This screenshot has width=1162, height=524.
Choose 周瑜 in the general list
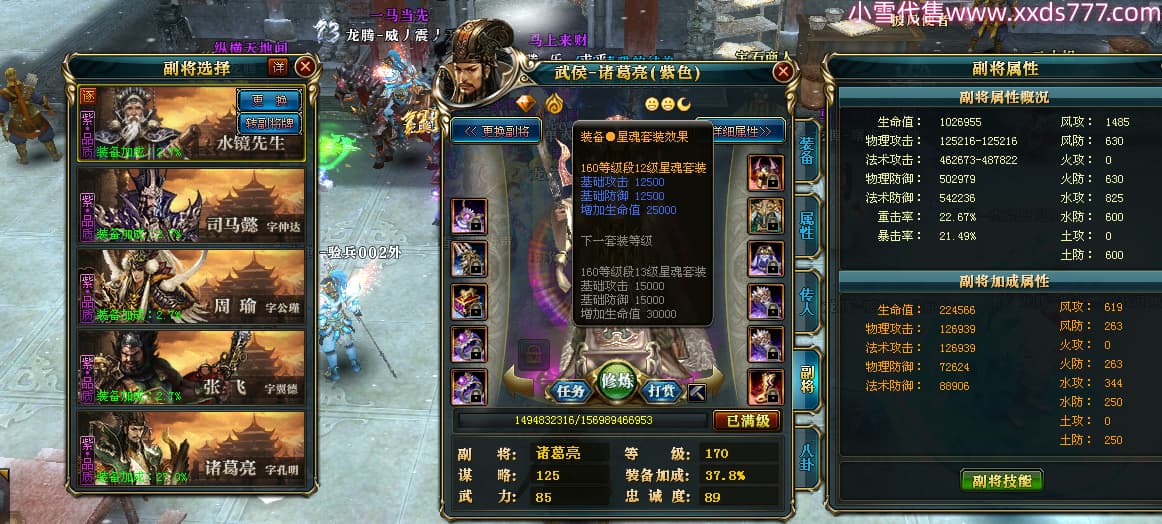tap(192, 286)
